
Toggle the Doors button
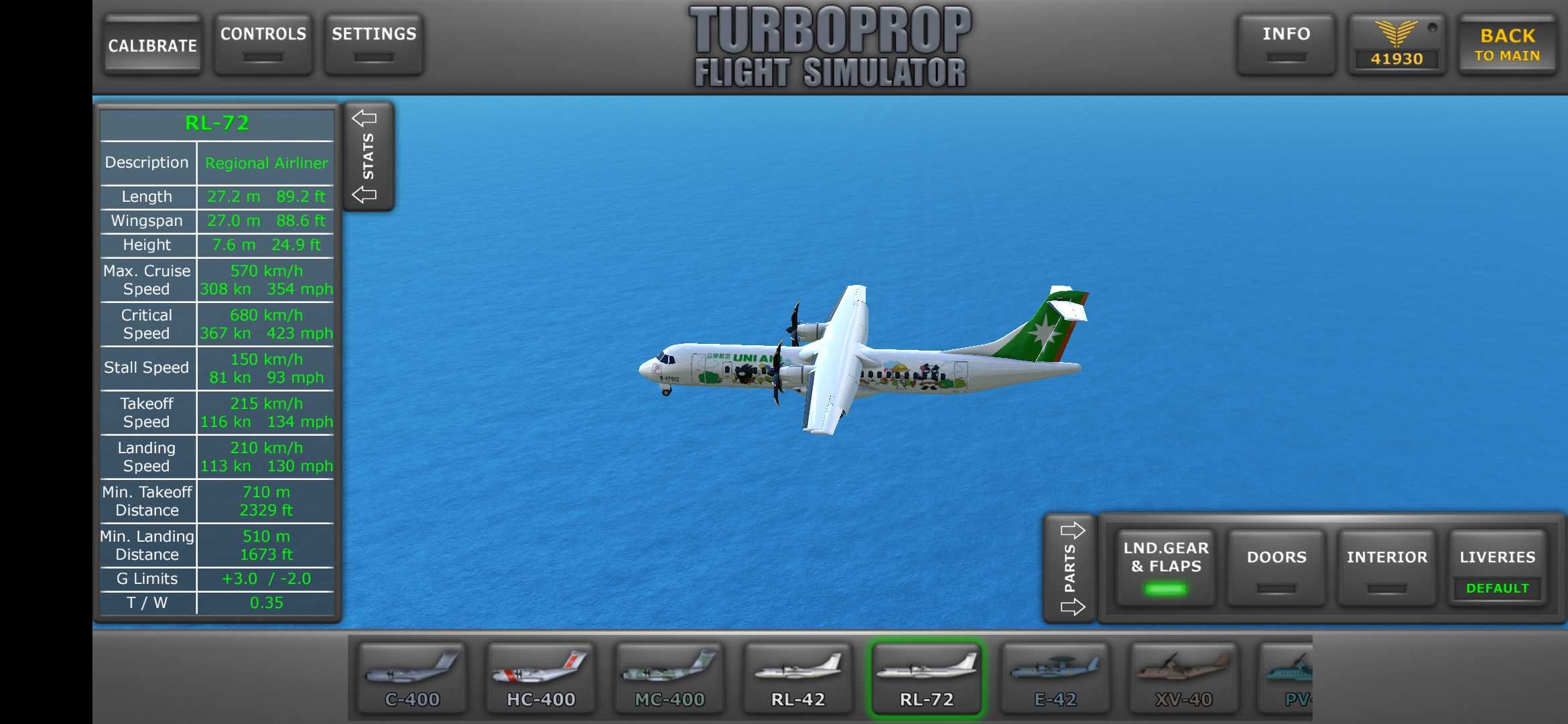1277,567
